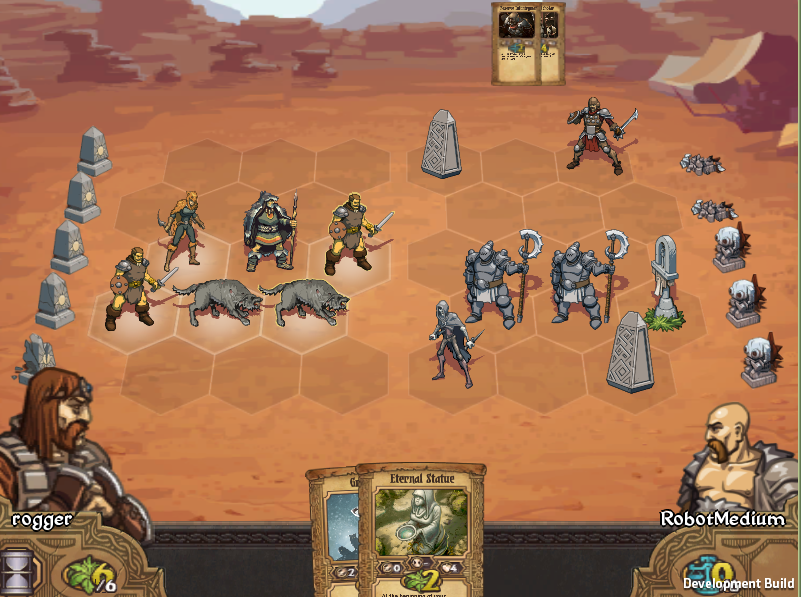801x597 pixels.
Task: Click rogger's player portrait
Action: (58, 440)
